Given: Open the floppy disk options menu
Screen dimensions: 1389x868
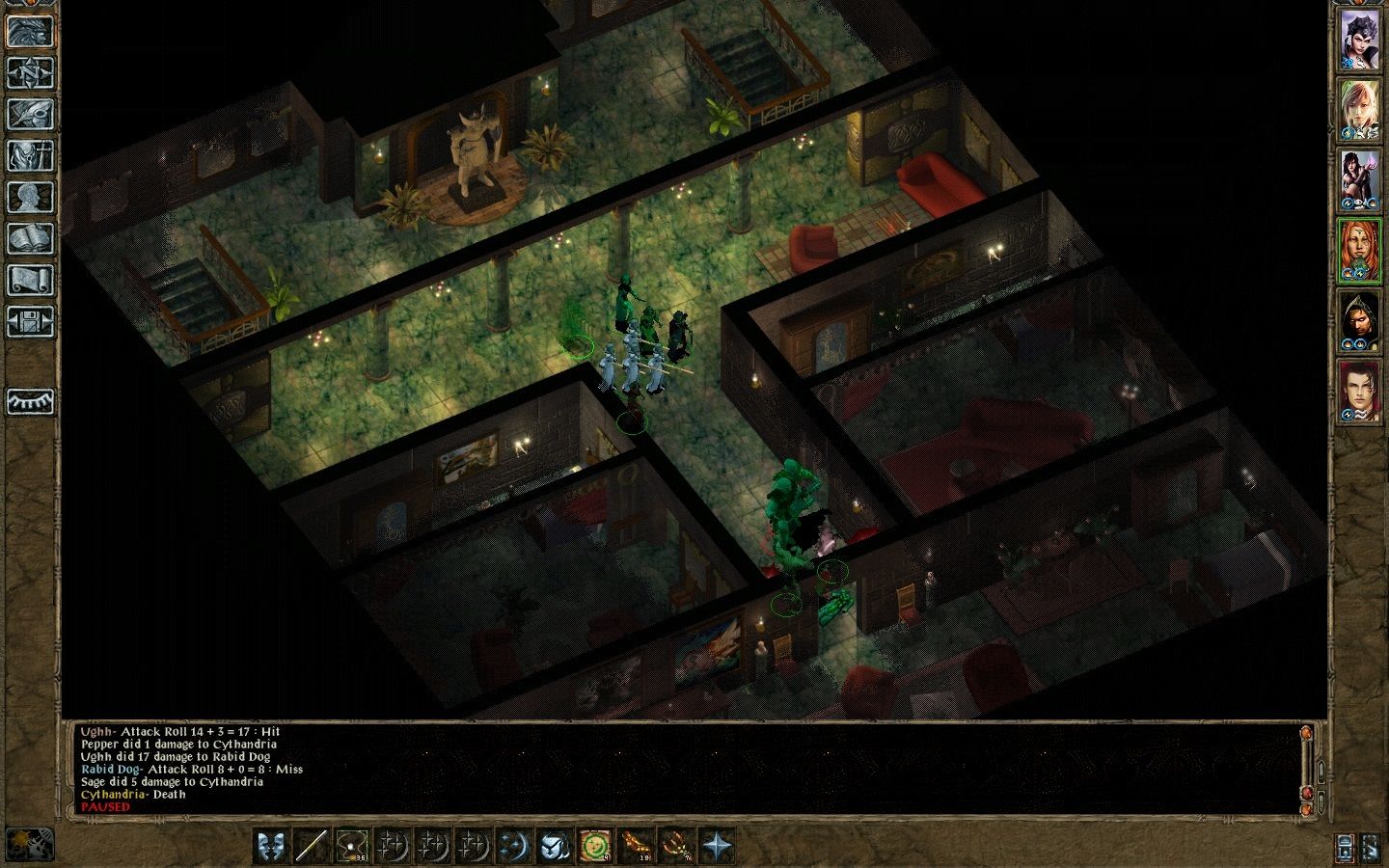Looking at the screenshot, I should (31, 321).
